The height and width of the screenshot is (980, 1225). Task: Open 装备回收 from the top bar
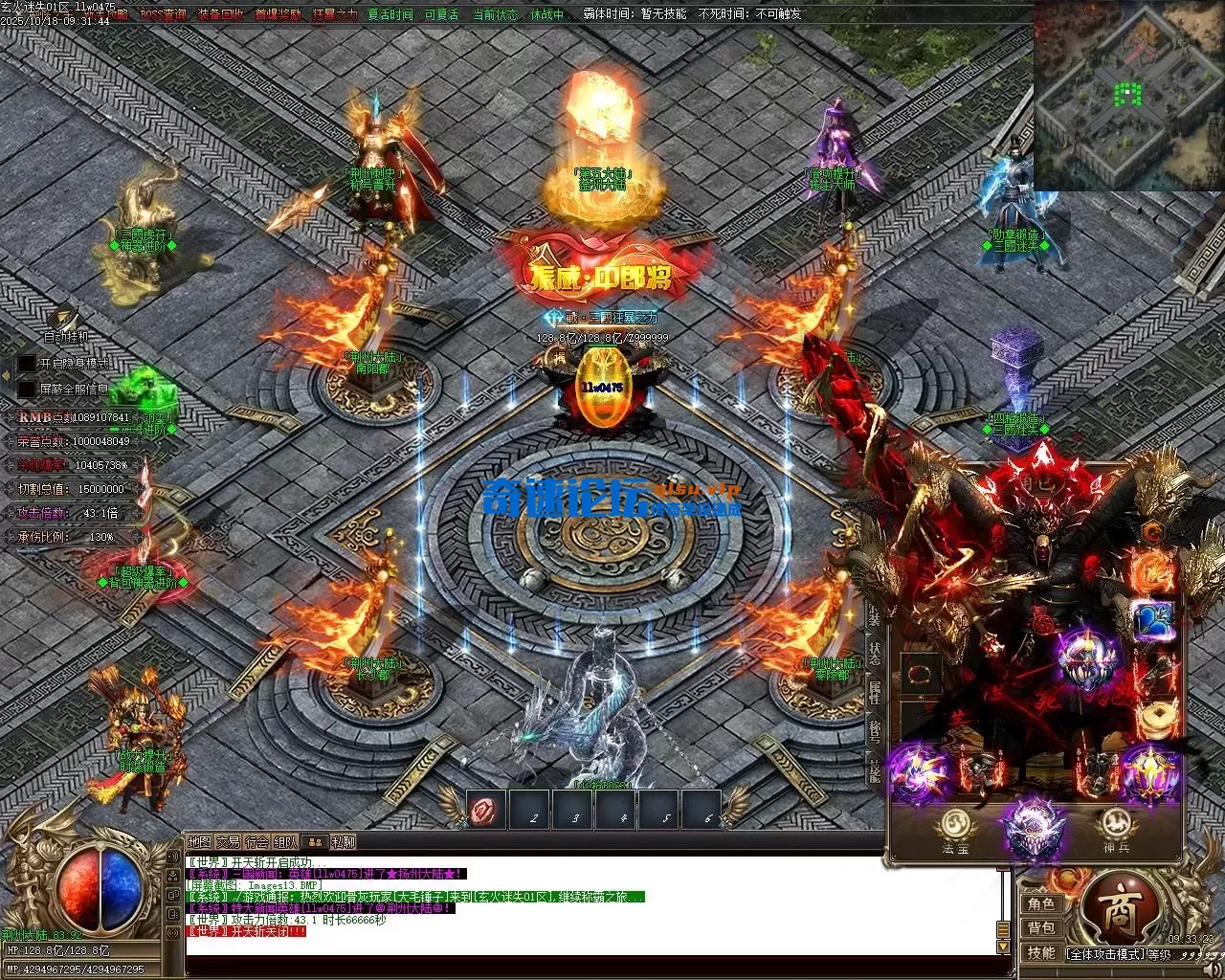[220, 14]
